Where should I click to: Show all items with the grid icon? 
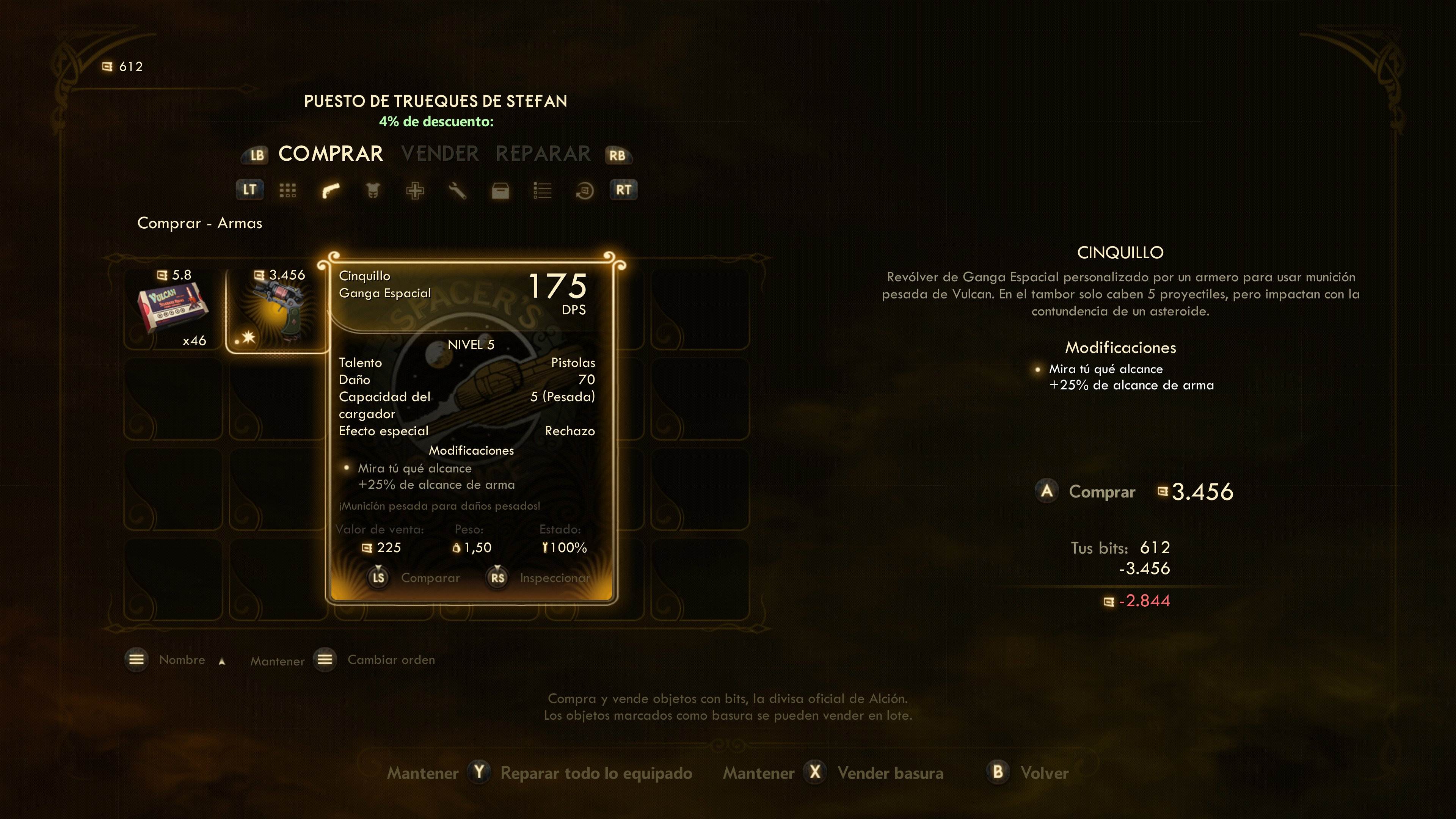tap(288, 190)
